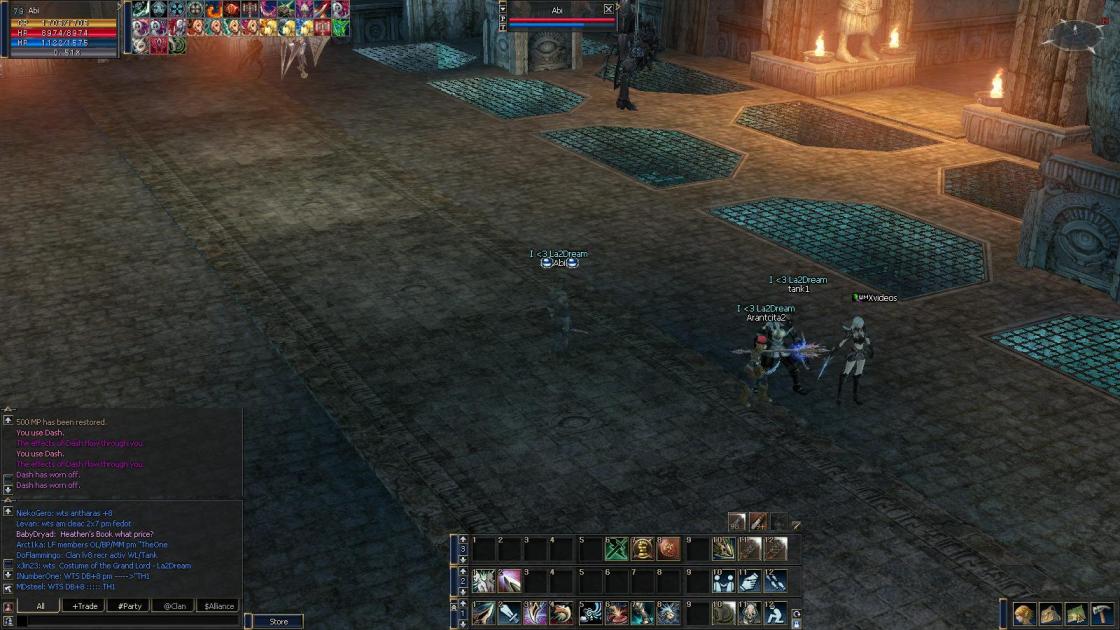
Task: Open the +Trade chat tab
Action: coord(83,606)
